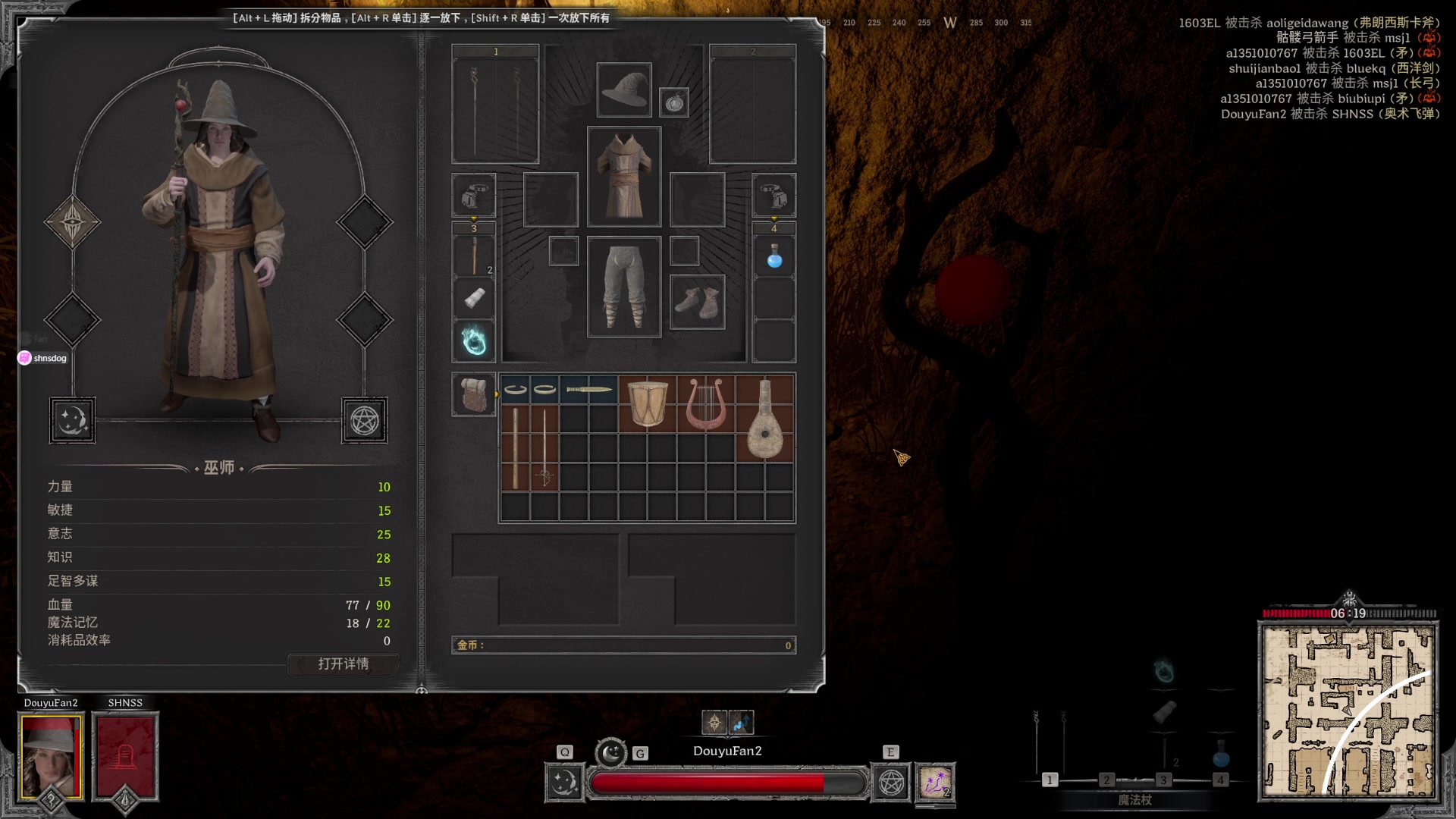1456x819 pixels.
Task: Select the staff weapon slot
Action: tap(495, 105)
